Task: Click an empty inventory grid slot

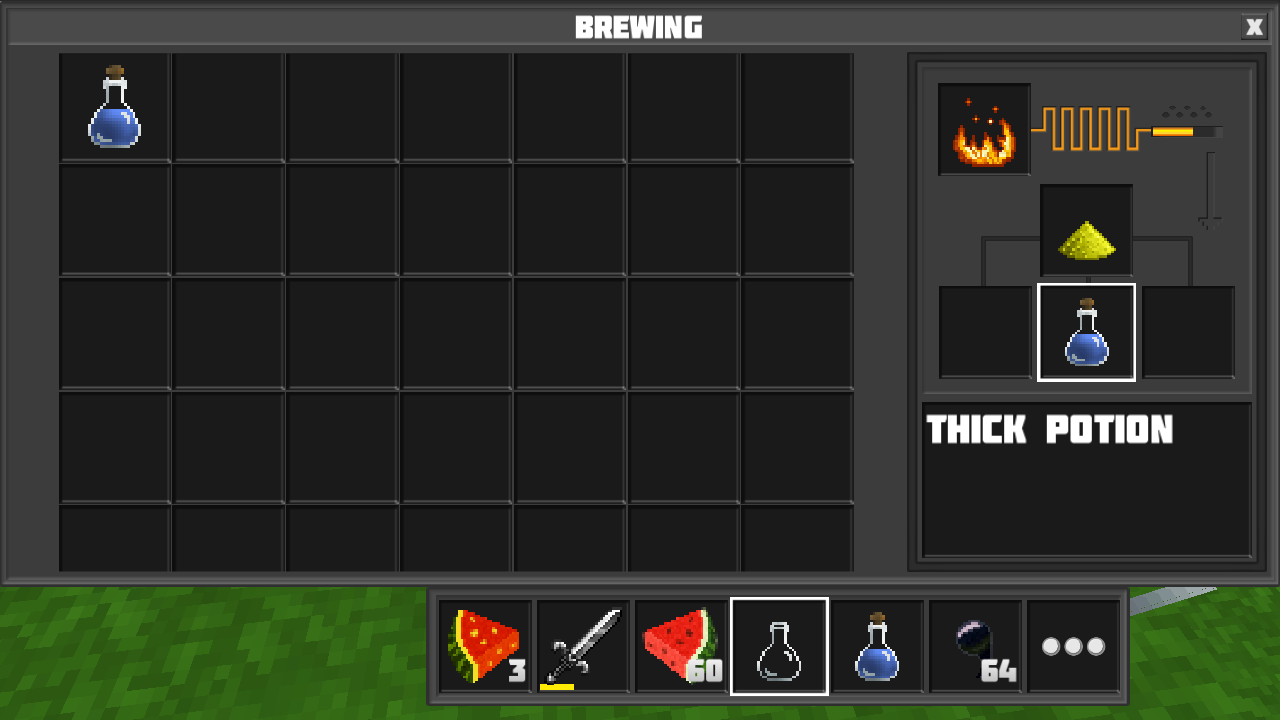Action: coord(340,218)
